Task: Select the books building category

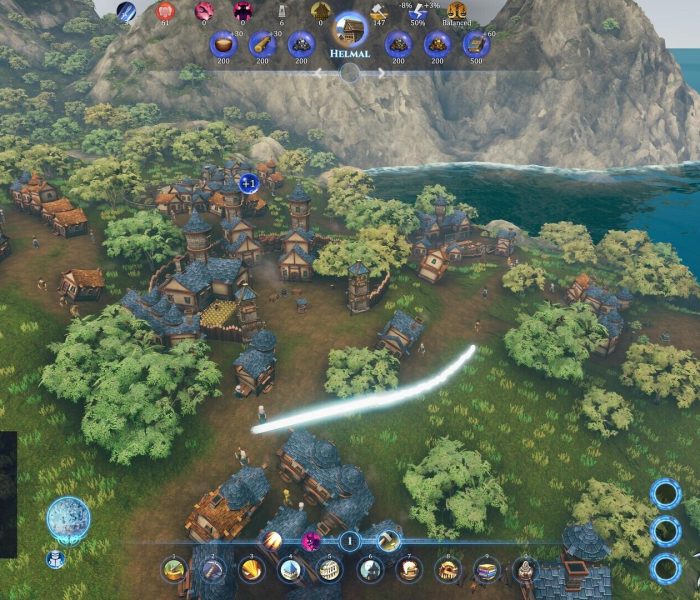Action: tap(486, 570)
